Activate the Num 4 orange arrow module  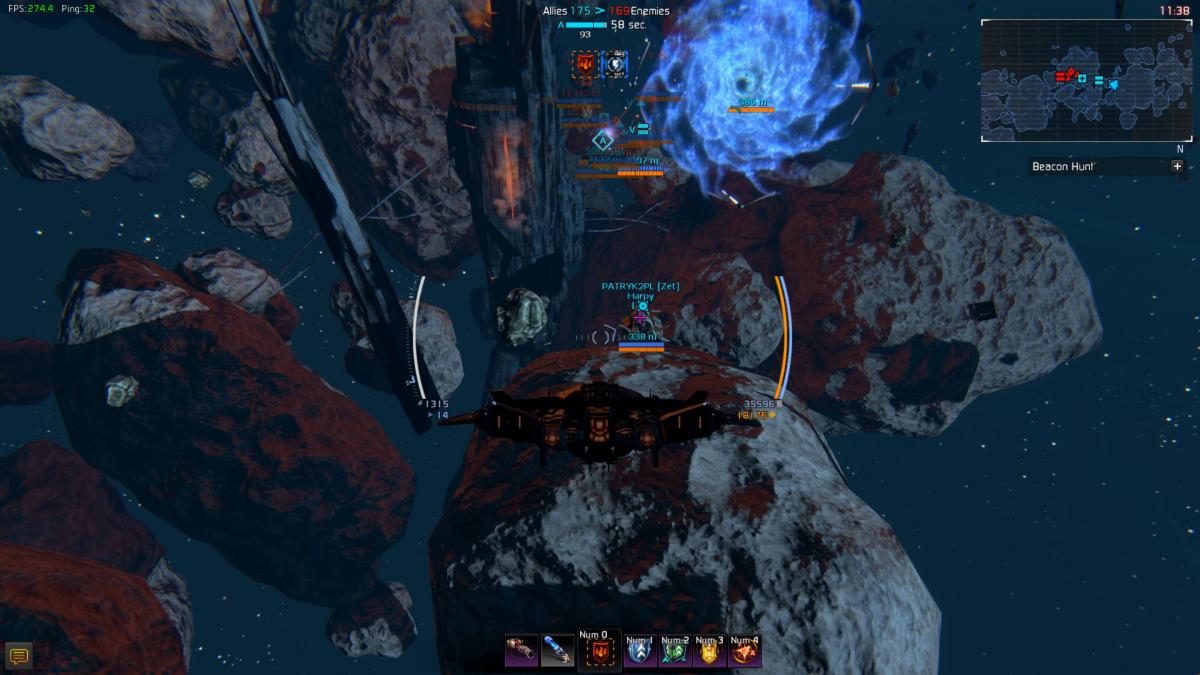(x=745, y=653)
